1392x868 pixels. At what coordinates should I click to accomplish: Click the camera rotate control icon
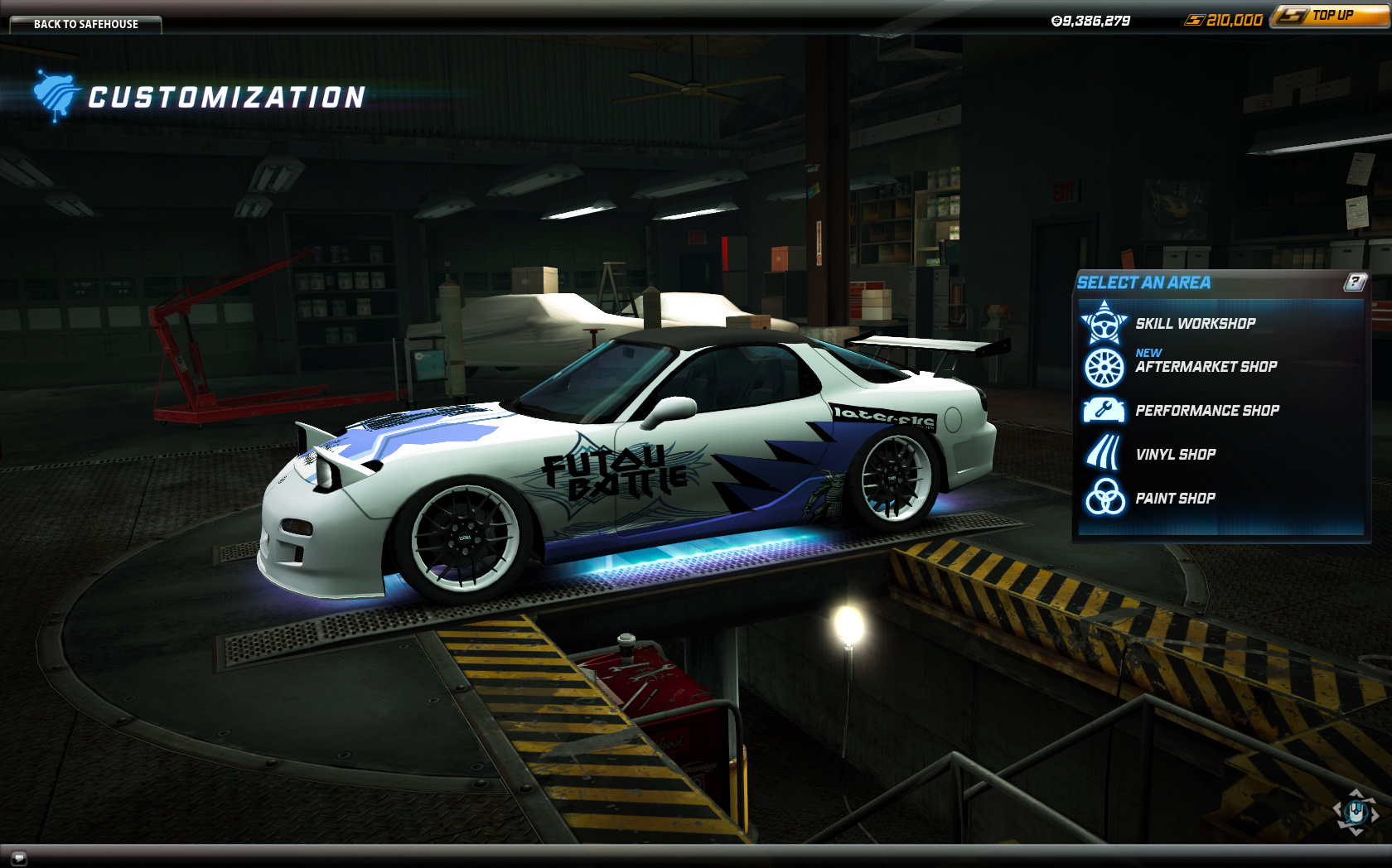(1356, 812)
